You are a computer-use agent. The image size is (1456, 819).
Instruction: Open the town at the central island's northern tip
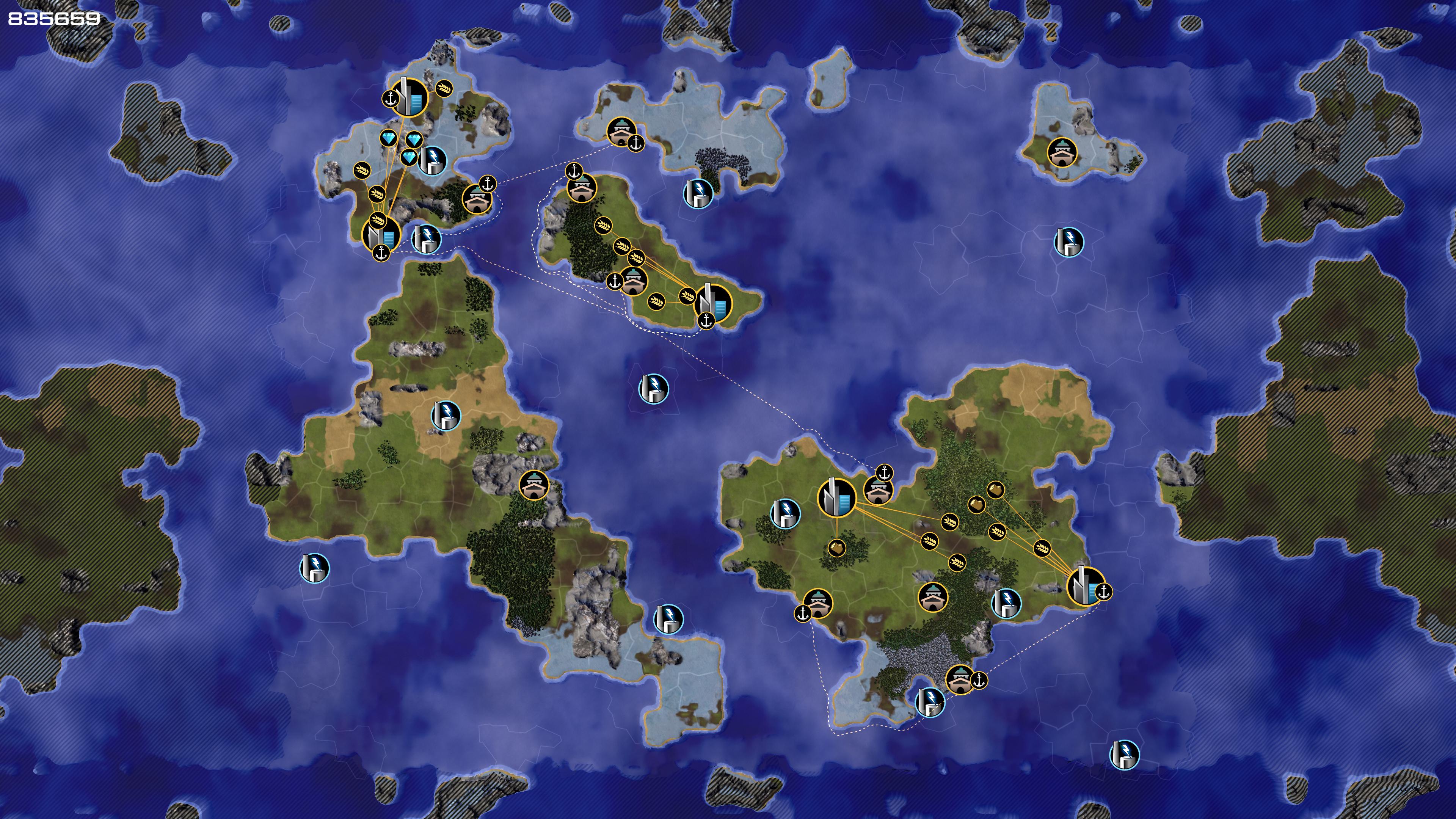[x=581, y=188]
